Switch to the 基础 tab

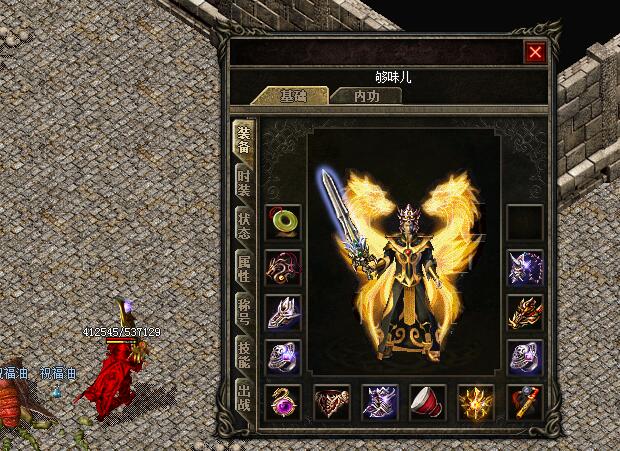click(293, 96)
